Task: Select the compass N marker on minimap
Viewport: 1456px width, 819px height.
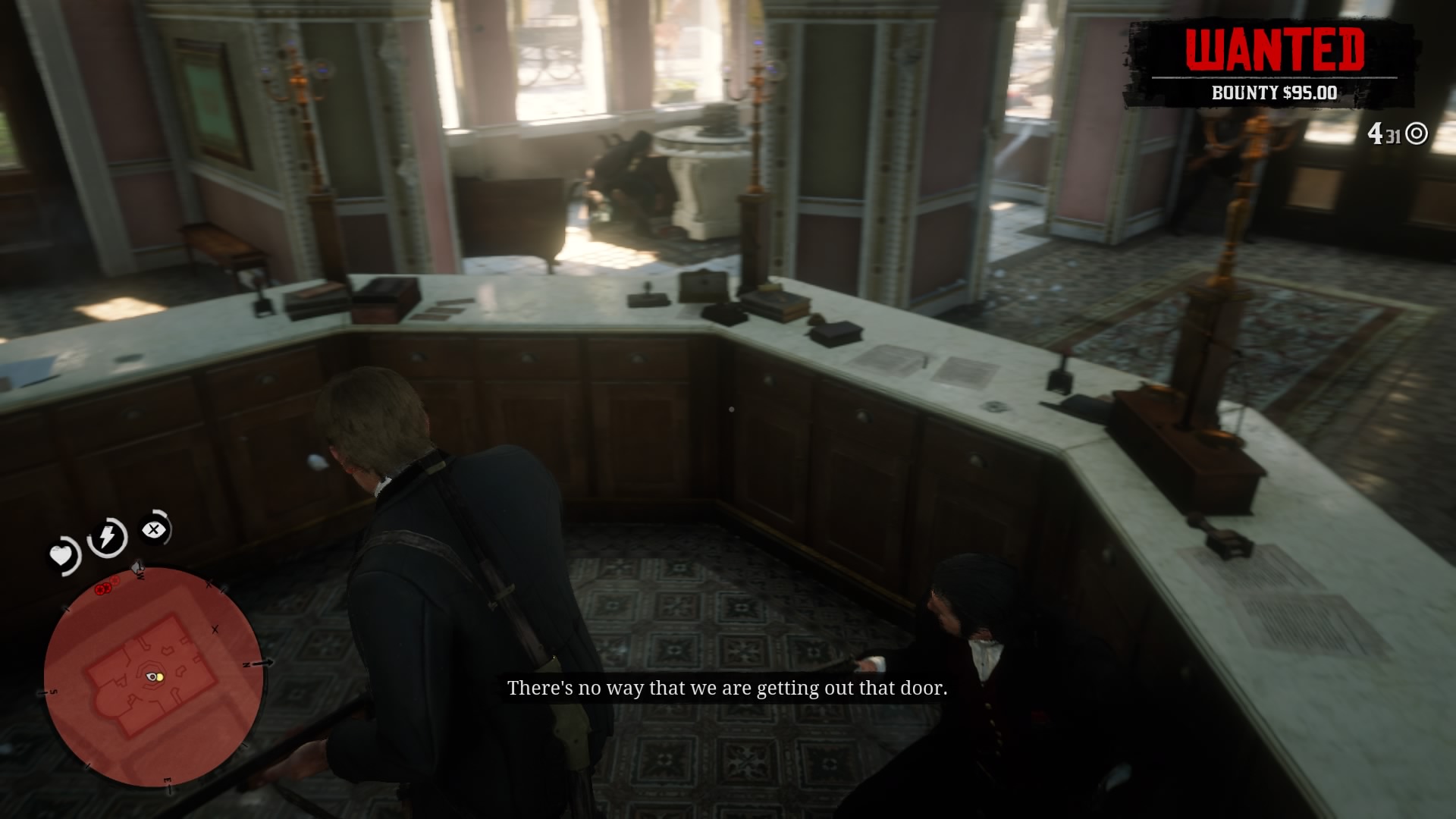Action: point(246,664)
